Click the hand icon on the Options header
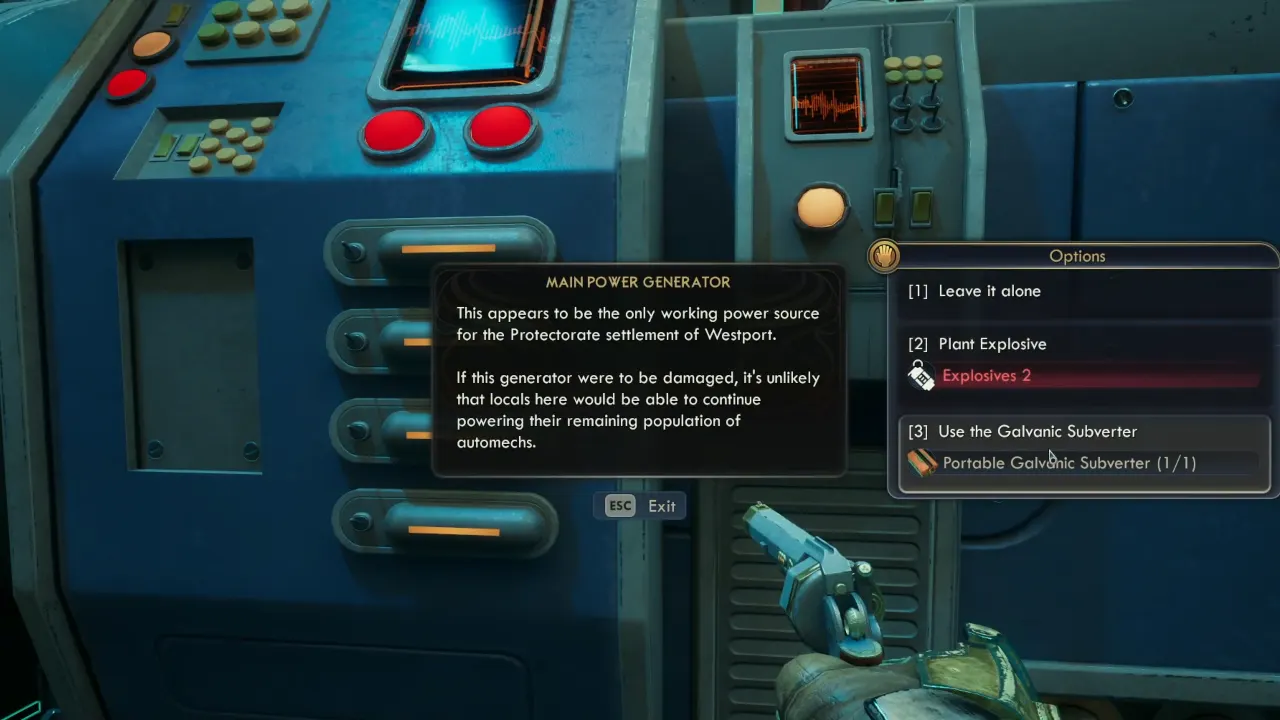The image size is (1280, 720). tap(883, 256)
